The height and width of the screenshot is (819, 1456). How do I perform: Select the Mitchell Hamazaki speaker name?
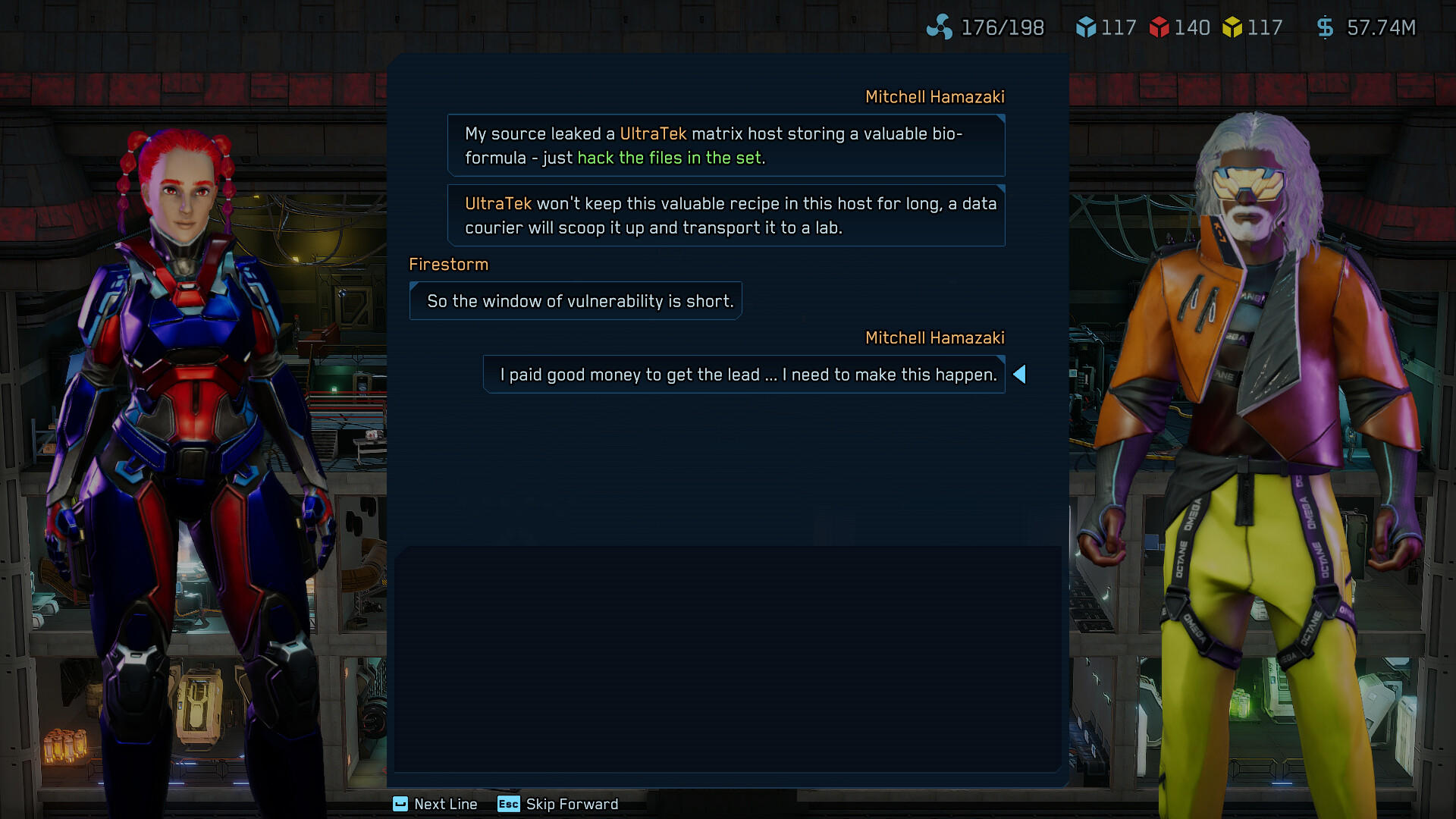coord(935,97)
